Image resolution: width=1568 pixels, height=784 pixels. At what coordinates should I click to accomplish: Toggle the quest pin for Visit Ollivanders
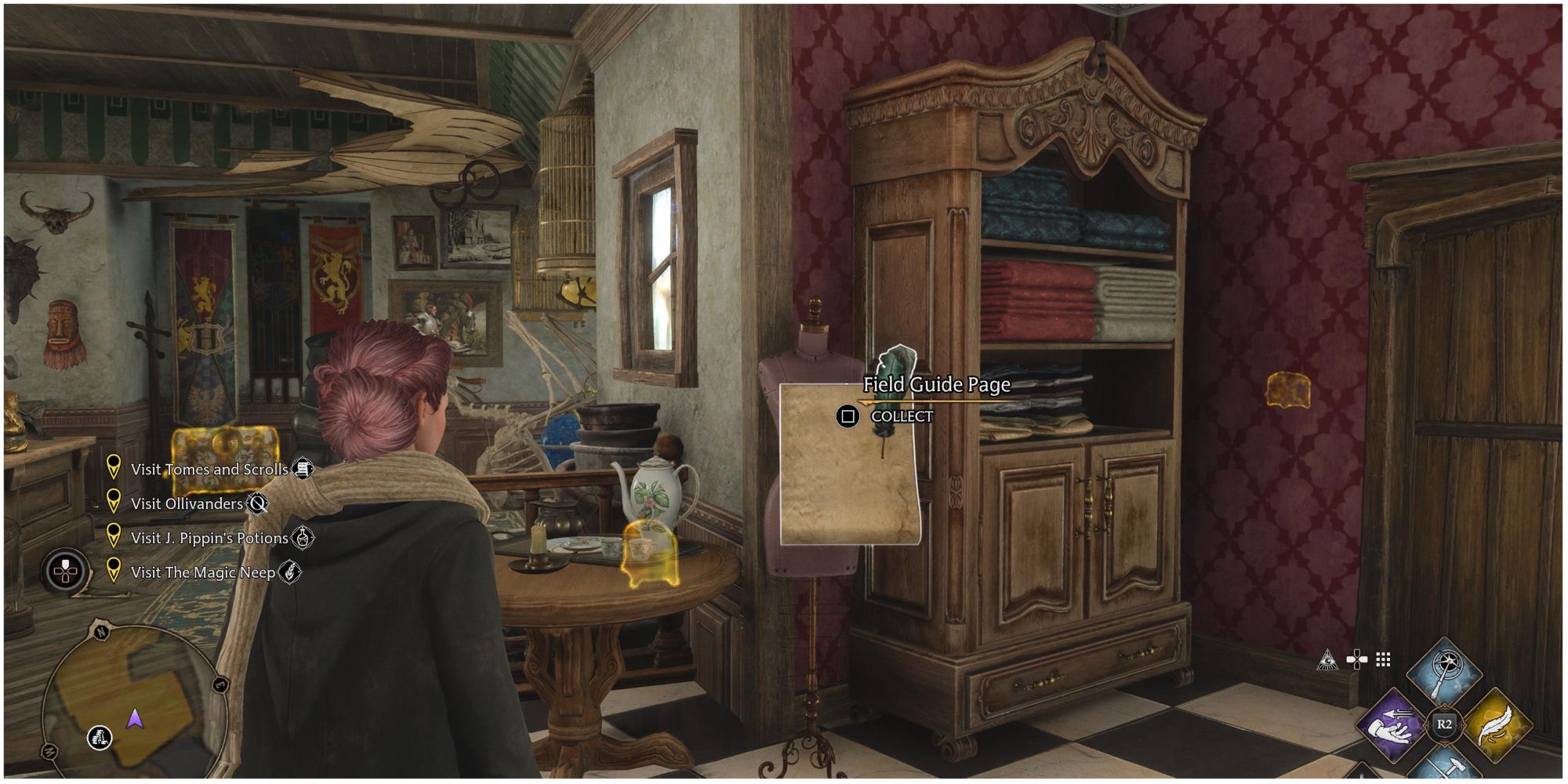(114, 503)
